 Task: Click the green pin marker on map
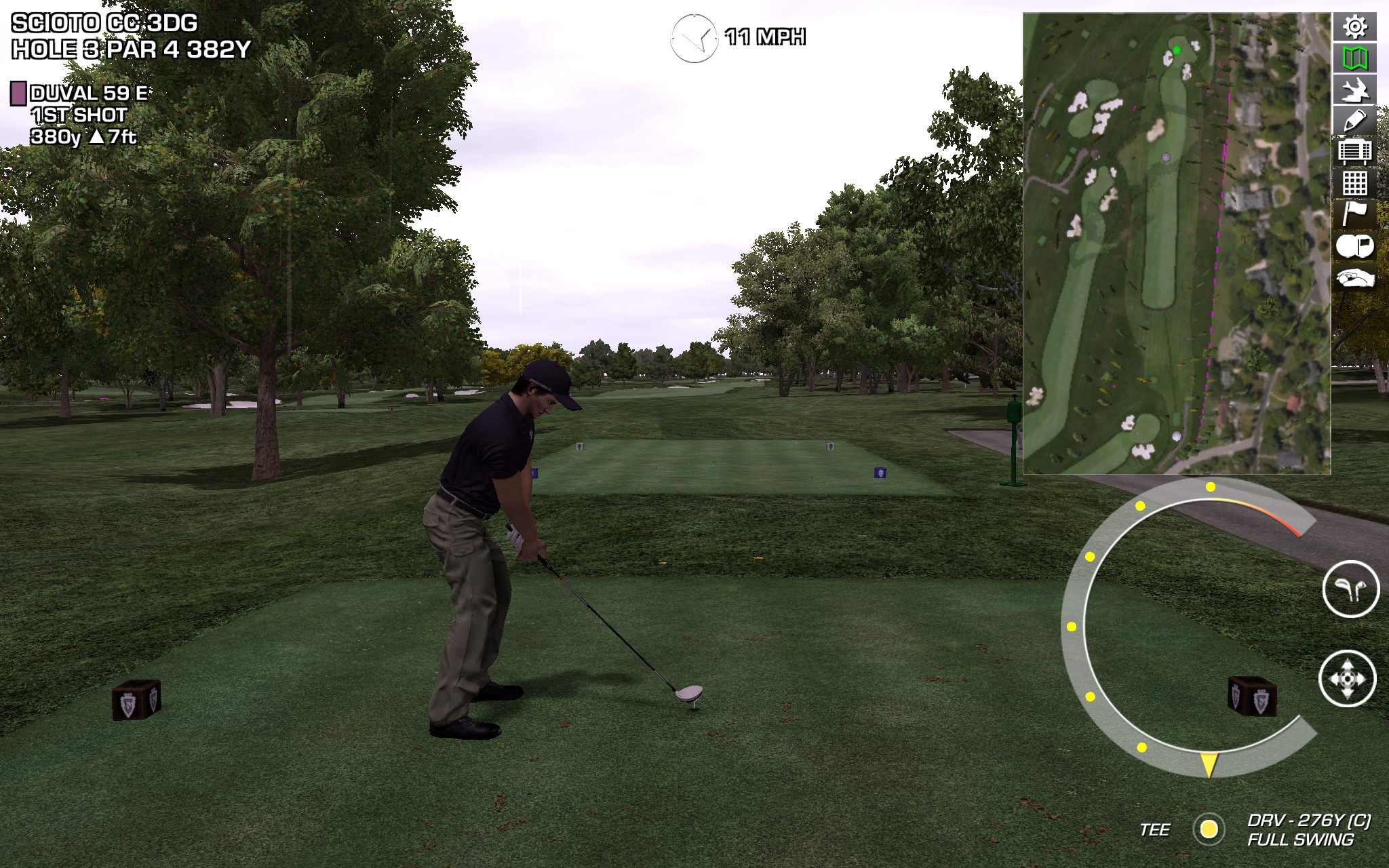pyautogui.click(x=1177, y=50)
